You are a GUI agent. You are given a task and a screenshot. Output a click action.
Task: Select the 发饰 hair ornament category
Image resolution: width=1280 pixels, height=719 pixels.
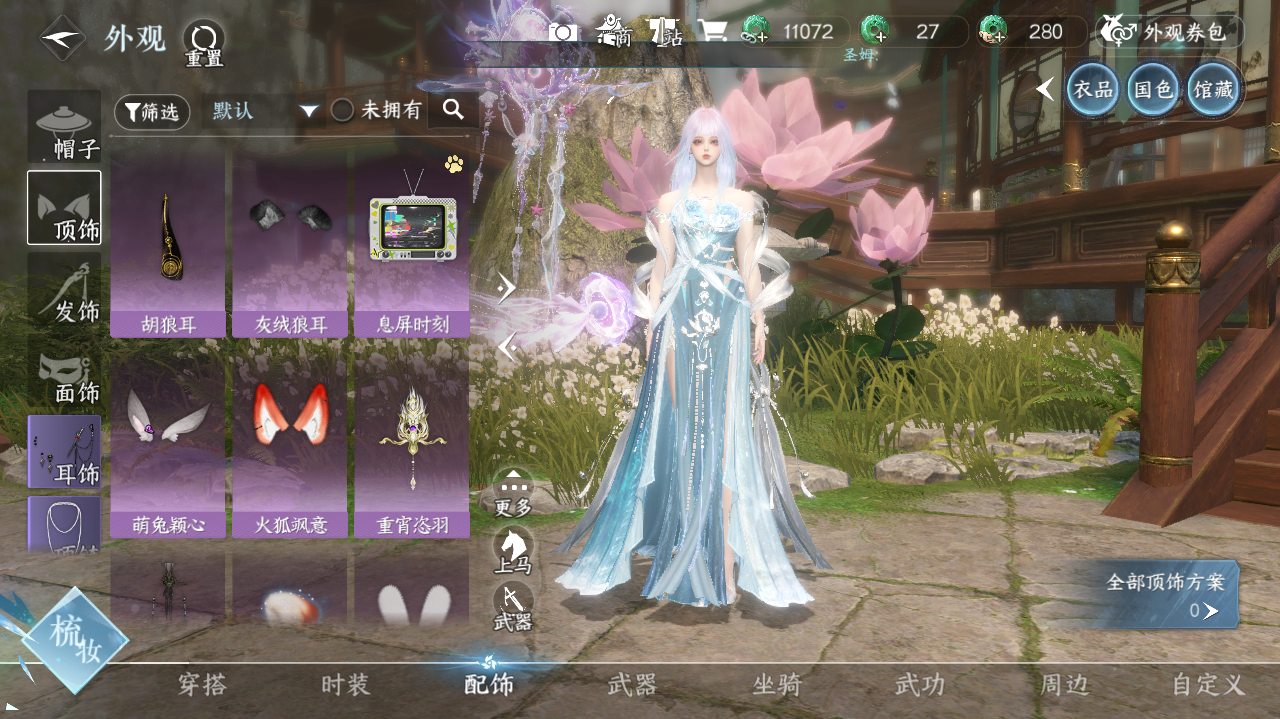(65, 290)
